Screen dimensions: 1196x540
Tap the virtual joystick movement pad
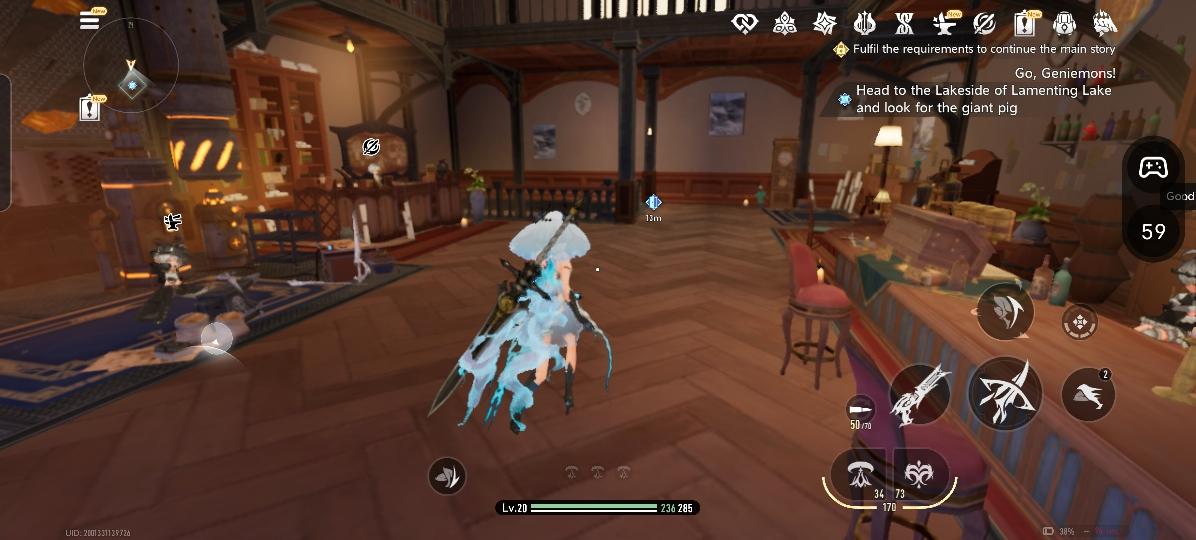click(217, 338)
